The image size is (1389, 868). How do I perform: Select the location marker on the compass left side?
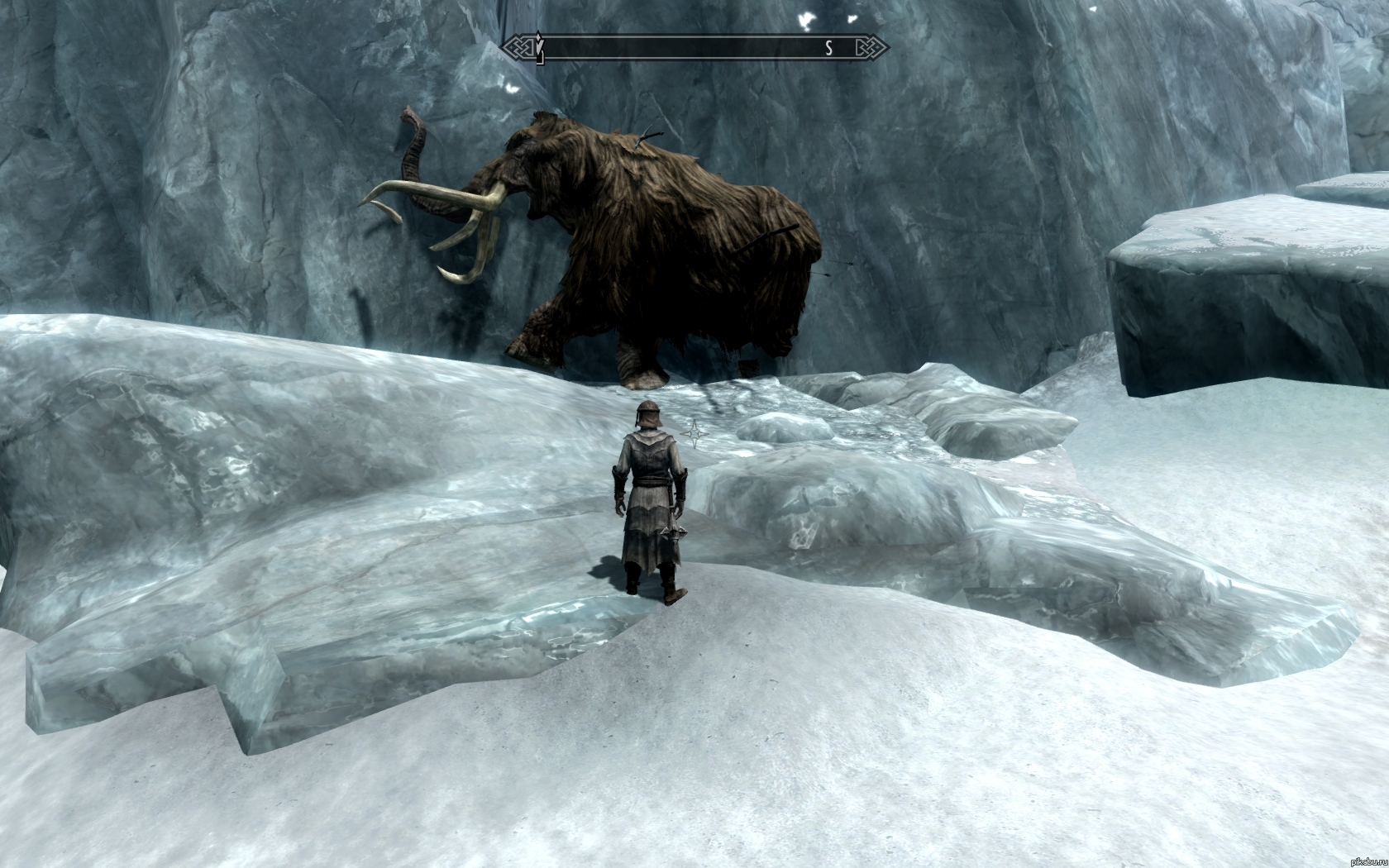[538, 45]
